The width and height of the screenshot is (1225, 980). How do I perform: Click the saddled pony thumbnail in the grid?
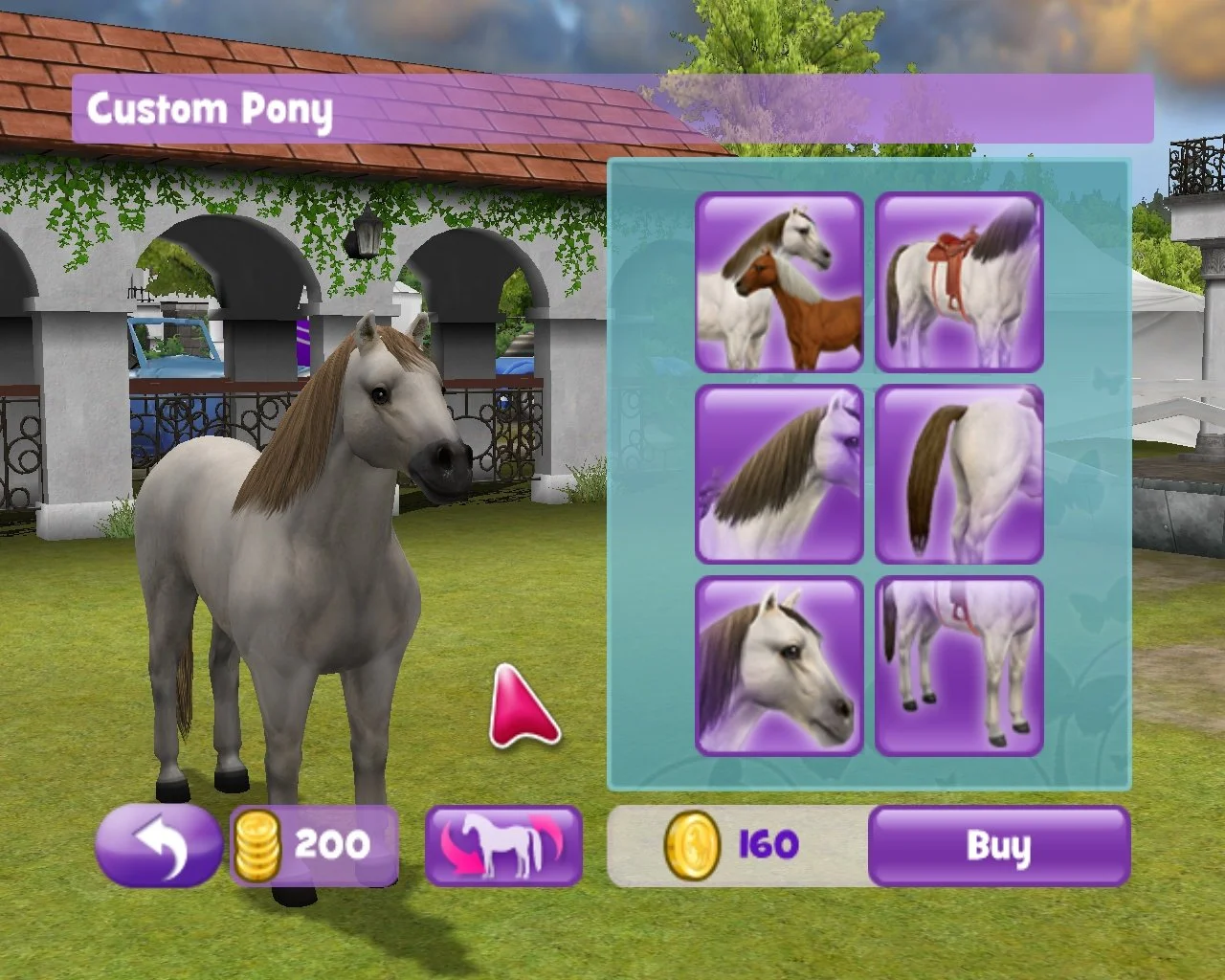[957, 280]
